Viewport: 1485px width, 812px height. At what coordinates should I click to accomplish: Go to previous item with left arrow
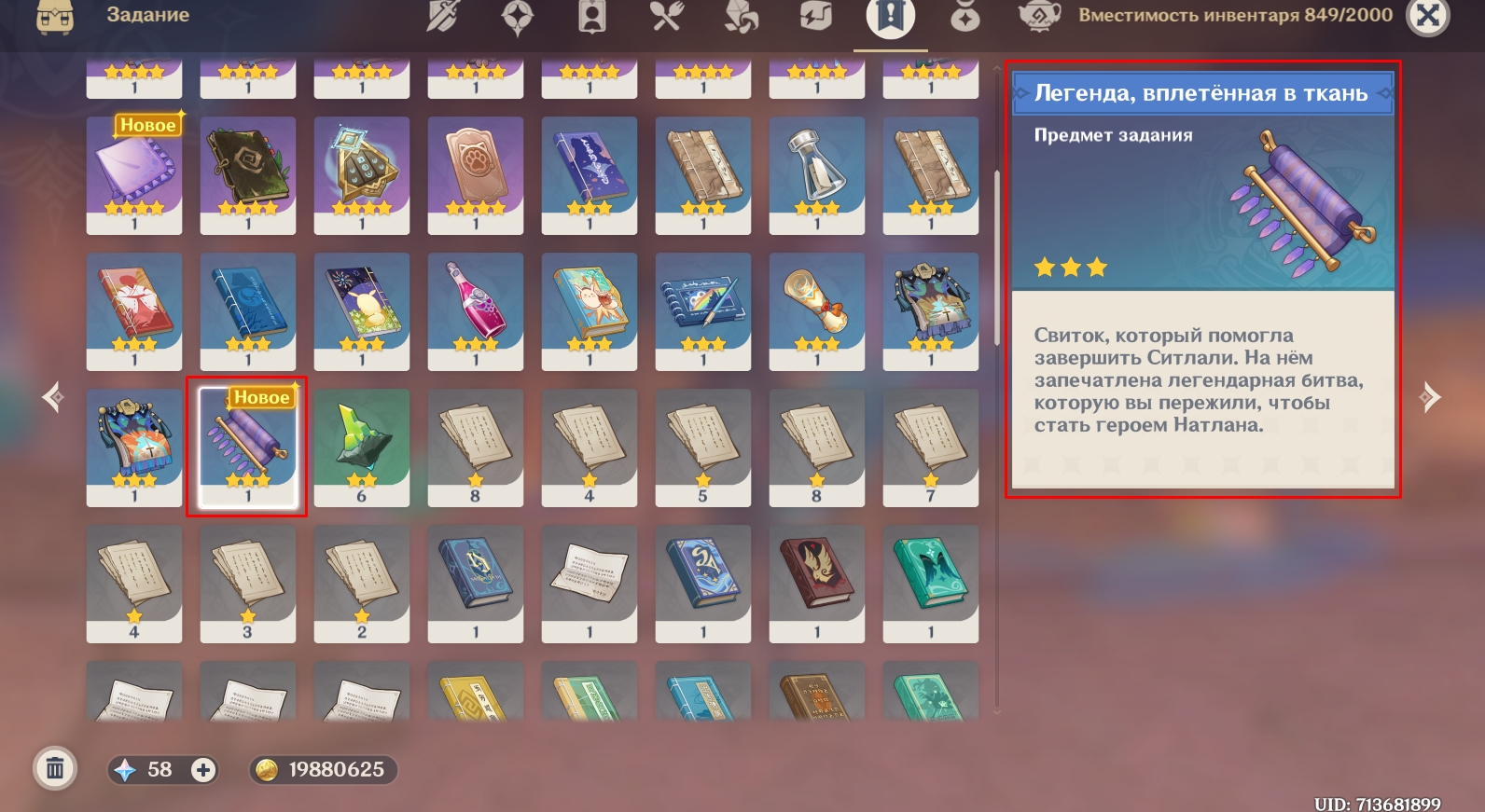coord(53,397)
